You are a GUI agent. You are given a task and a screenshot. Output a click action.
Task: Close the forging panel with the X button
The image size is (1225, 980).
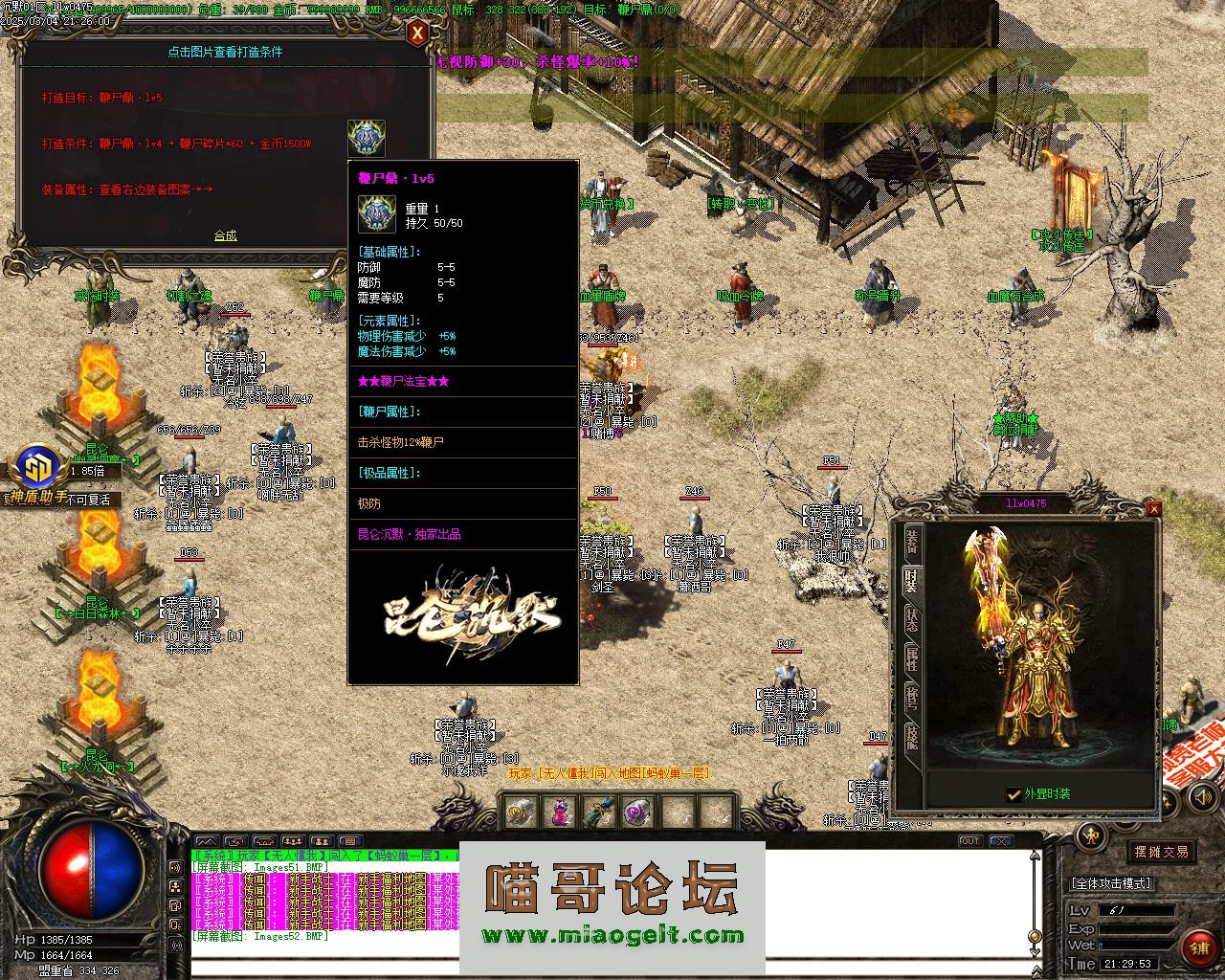coord(417,33)
